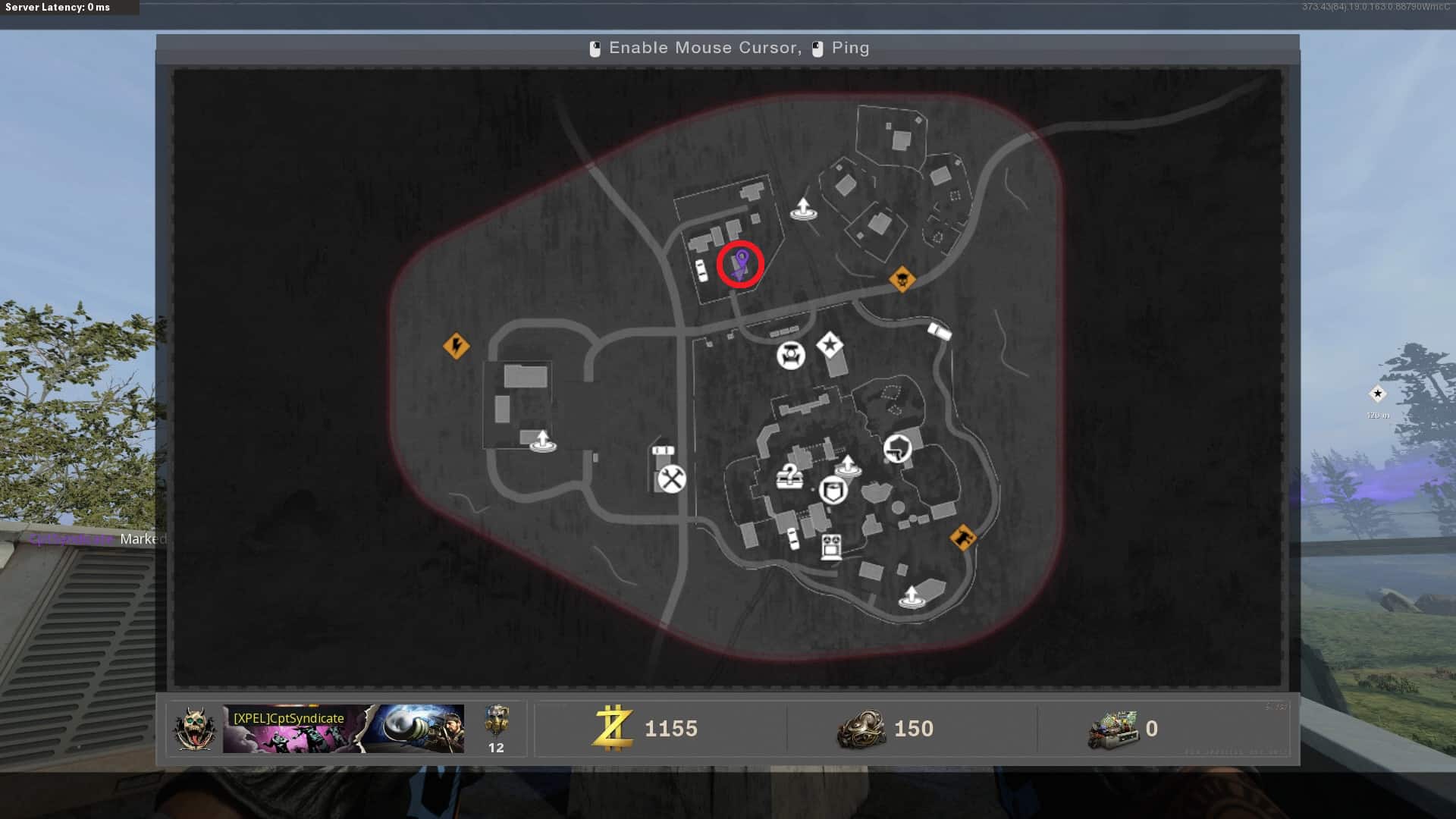Ping the shield-shaped Pack-a-Punch icon

(x=833, y=491)
